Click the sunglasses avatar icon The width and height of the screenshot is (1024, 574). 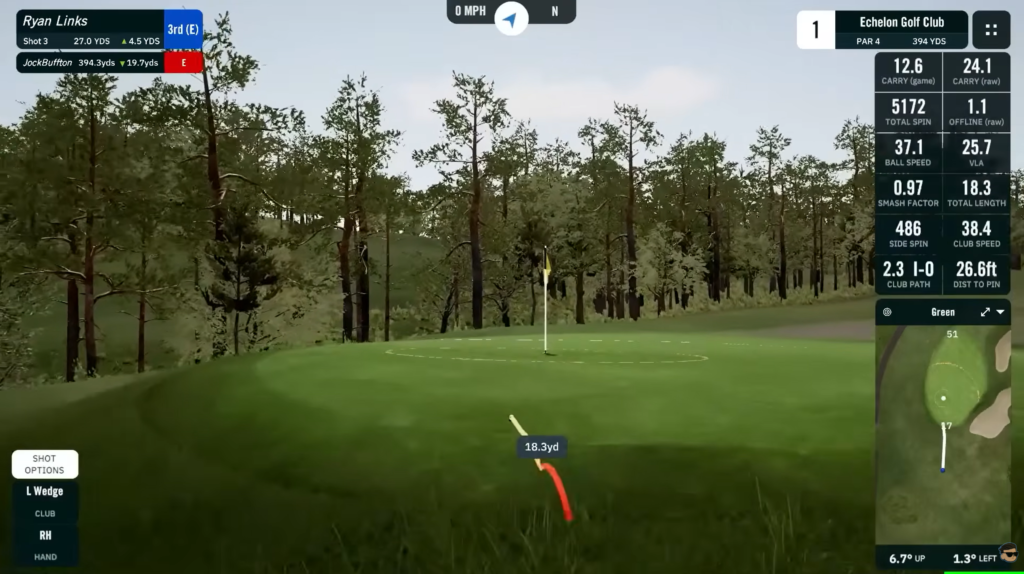pos(1008,552)
